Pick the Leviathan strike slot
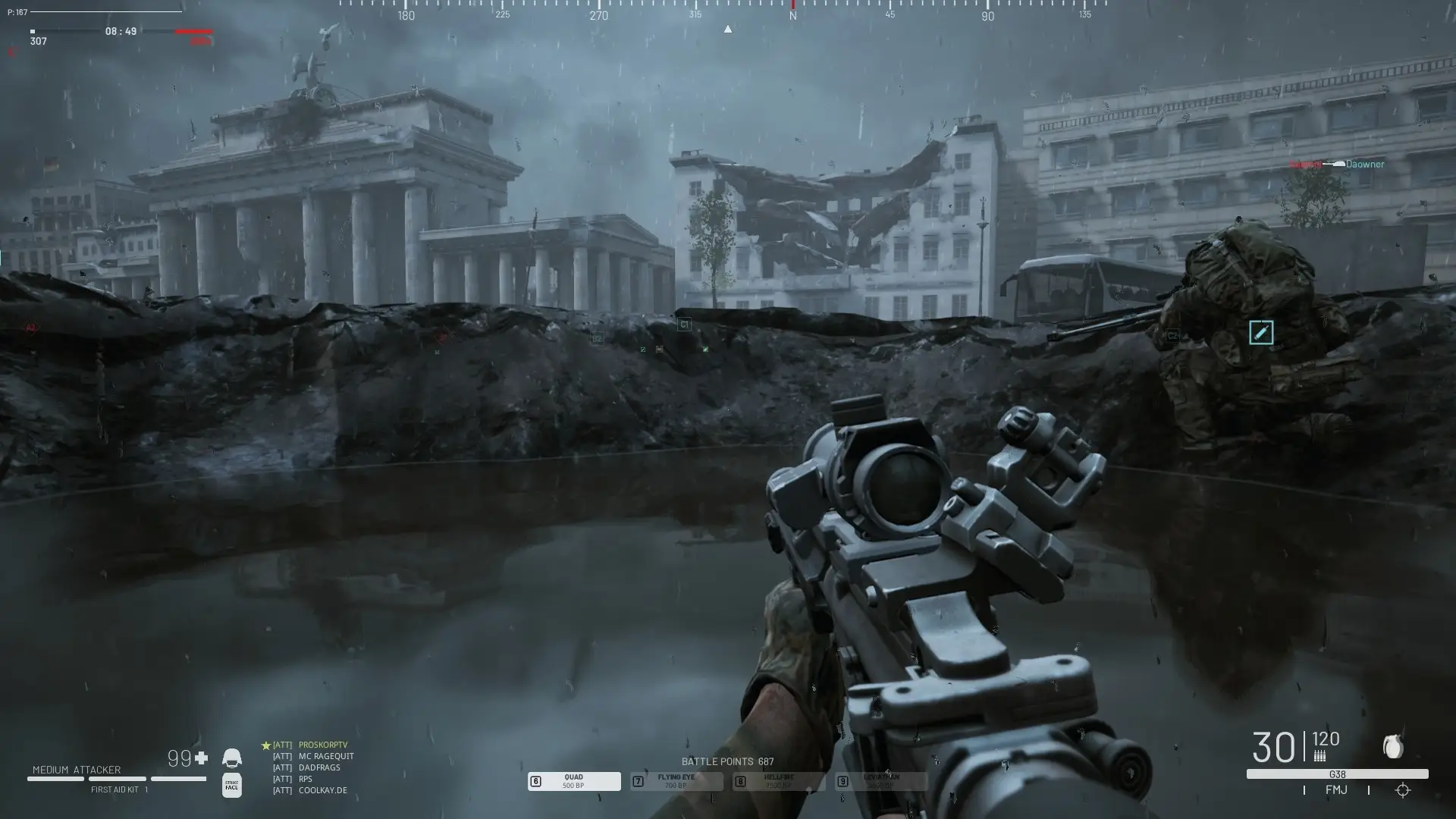Screen dimensions: 1456x819 coord(880,781)
